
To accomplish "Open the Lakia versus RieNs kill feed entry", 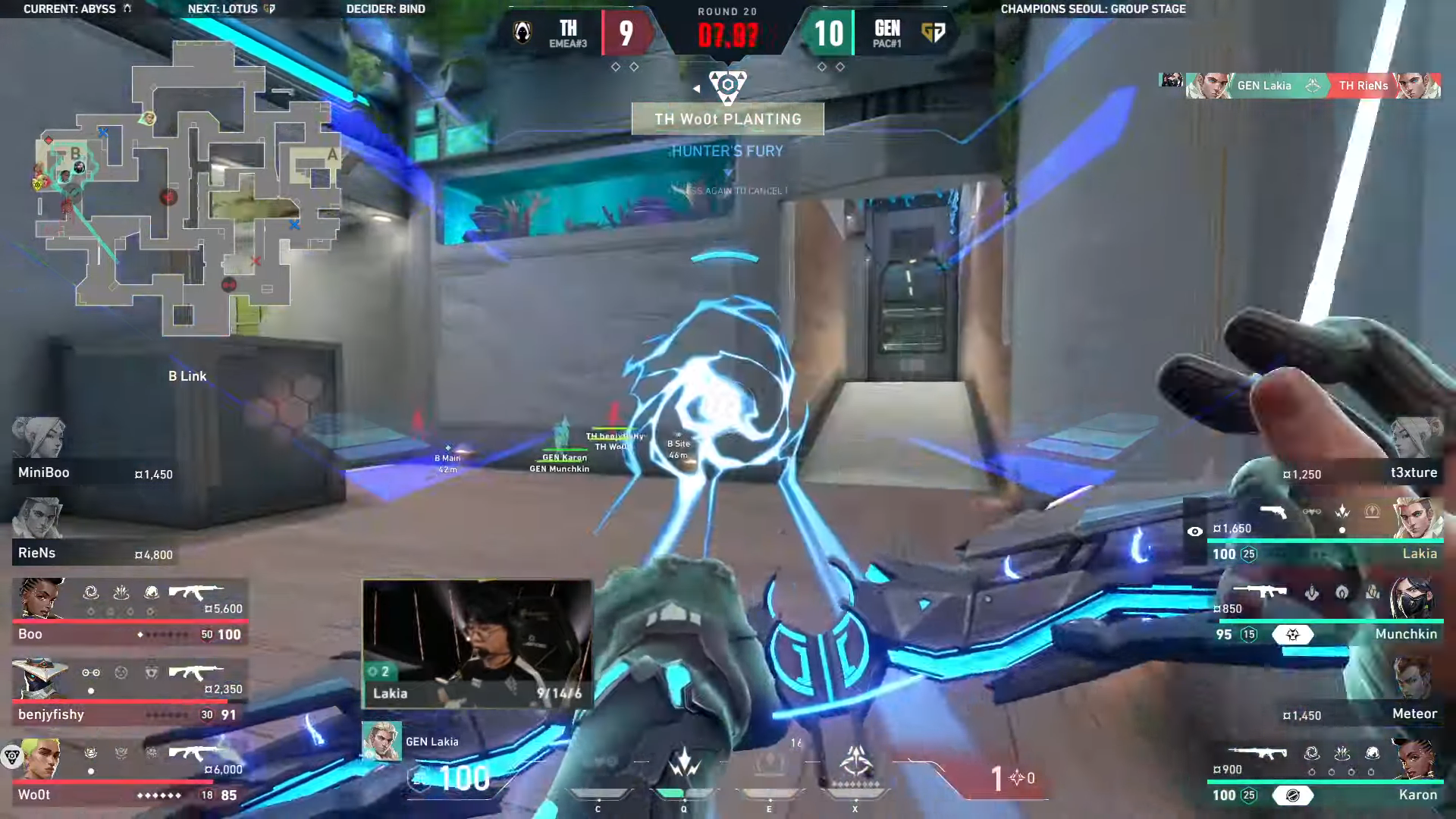I will 1300,86.
